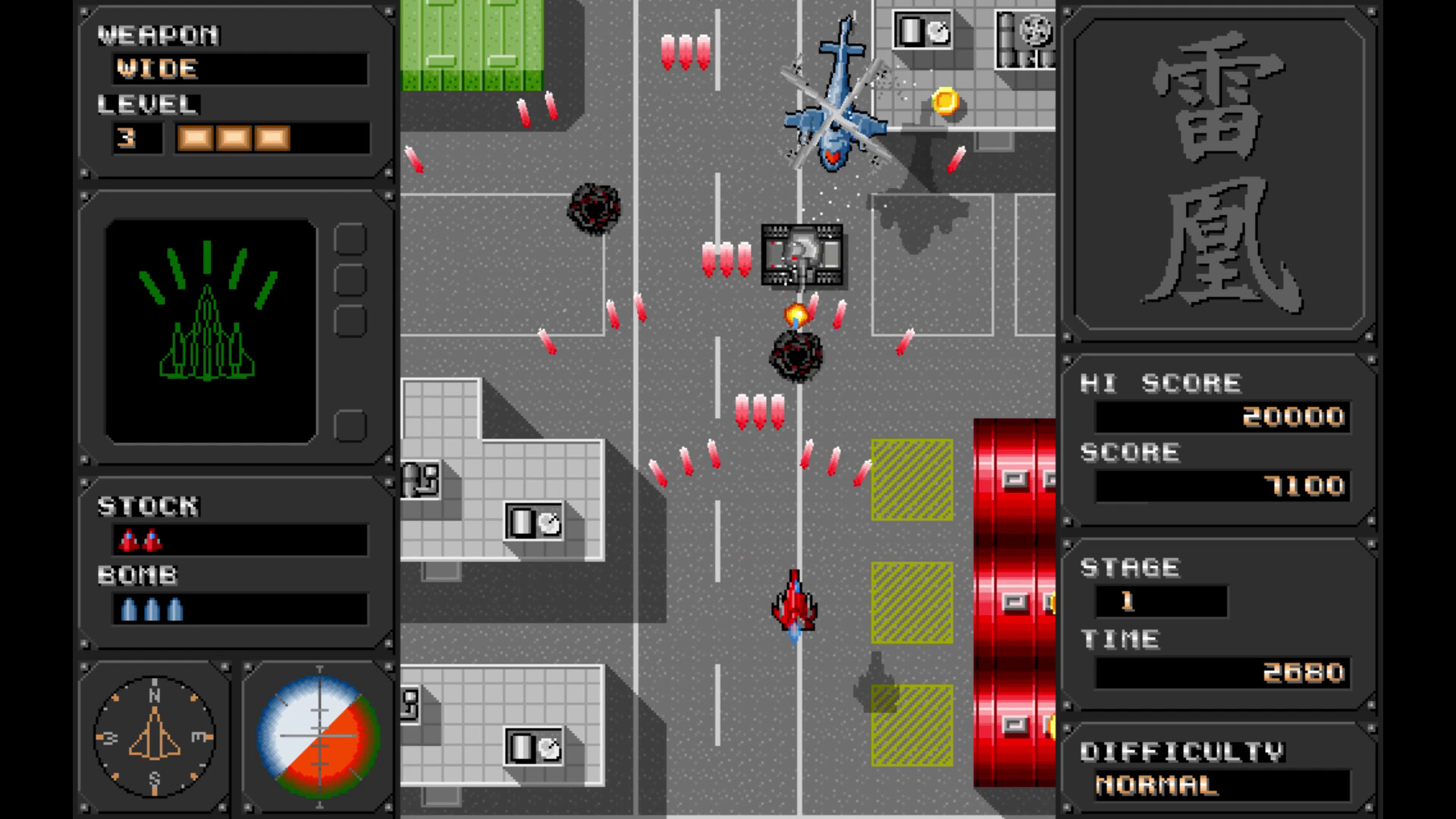The image size is (1456, 819).
Task: Toggle a red ship icon in the STOCK panel
Action: tap(127, 540)
